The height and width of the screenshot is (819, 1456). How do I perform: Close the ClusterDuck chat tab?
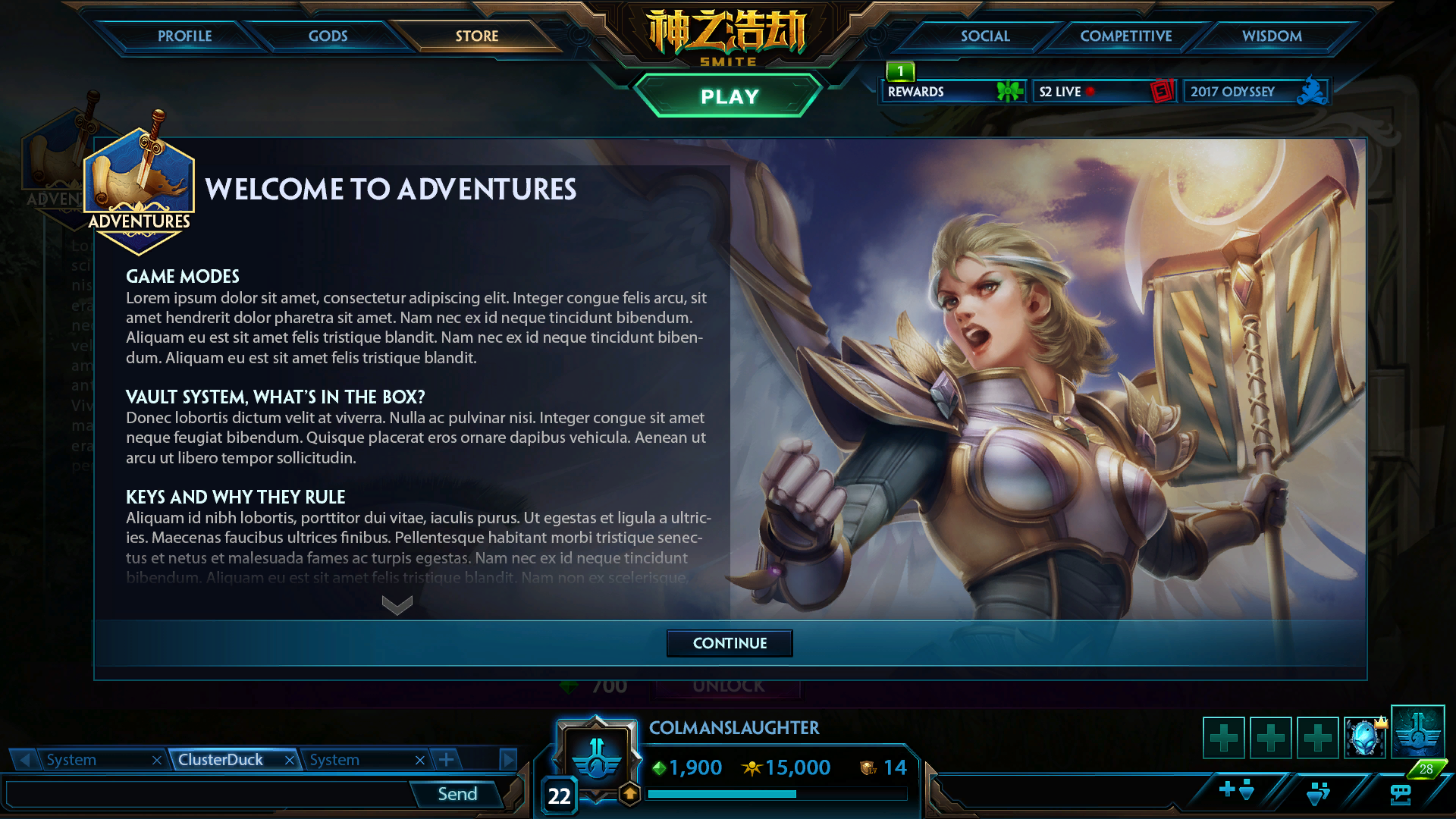click(x=289, y=760)
